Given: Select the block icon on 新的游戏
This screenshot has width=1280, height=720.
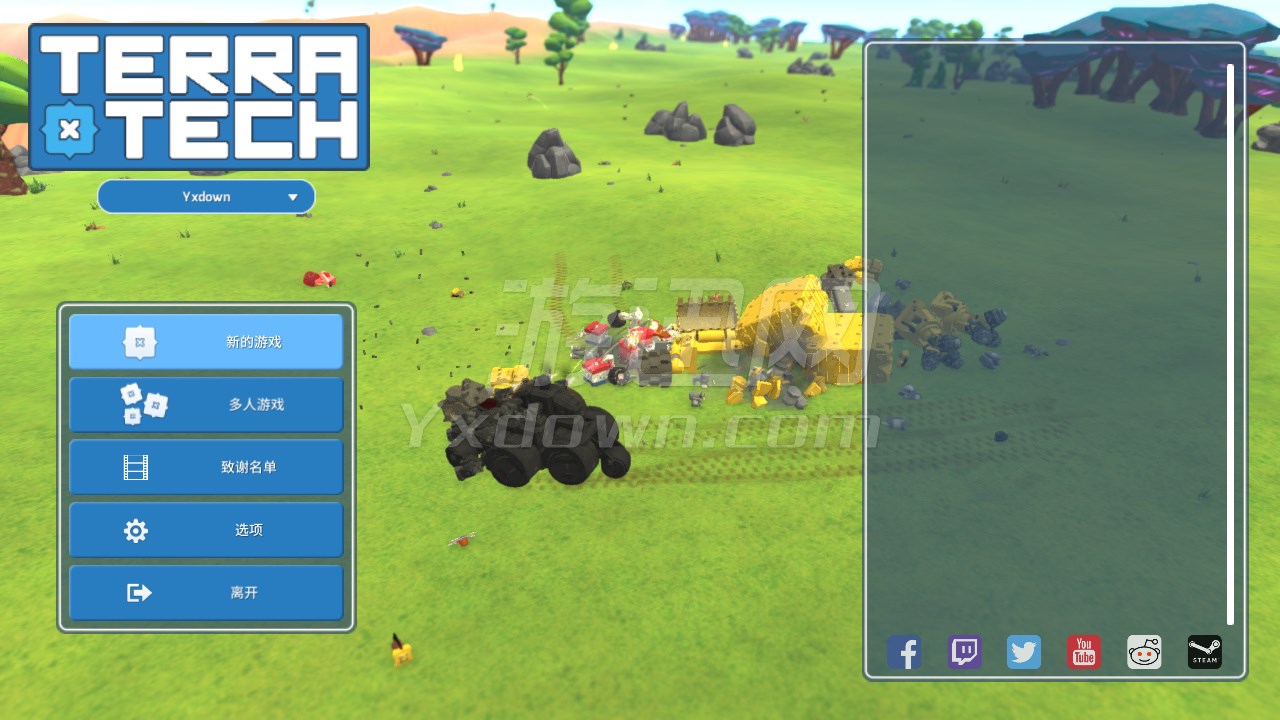Looking at the screenshot, I should click(142, 341).
